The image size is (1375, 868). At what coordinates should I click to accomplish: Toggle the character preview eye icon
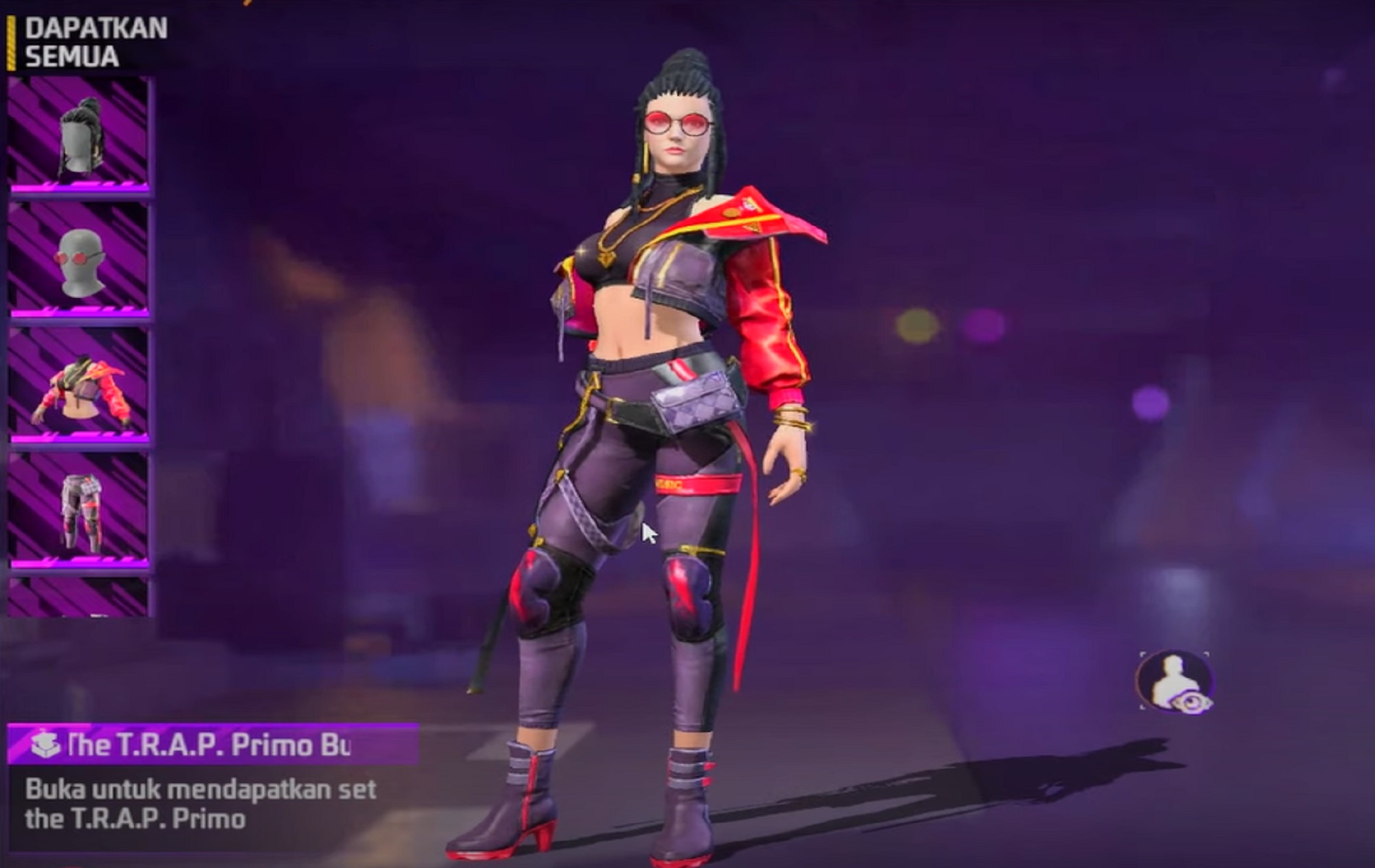[x=1175, y=681]
